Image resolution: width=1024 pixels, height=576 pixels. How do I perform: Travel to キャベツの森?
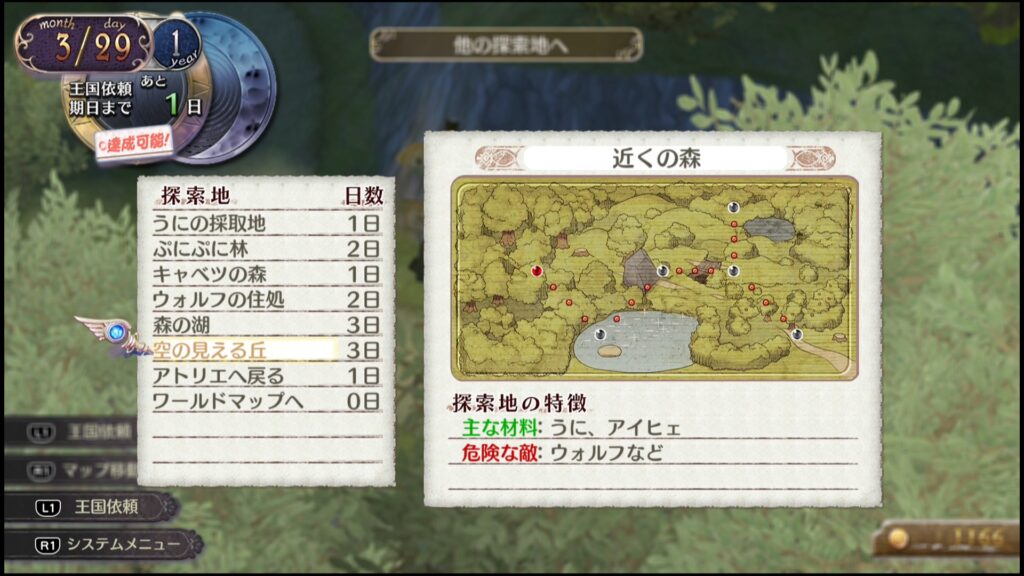tap(210, 274)
